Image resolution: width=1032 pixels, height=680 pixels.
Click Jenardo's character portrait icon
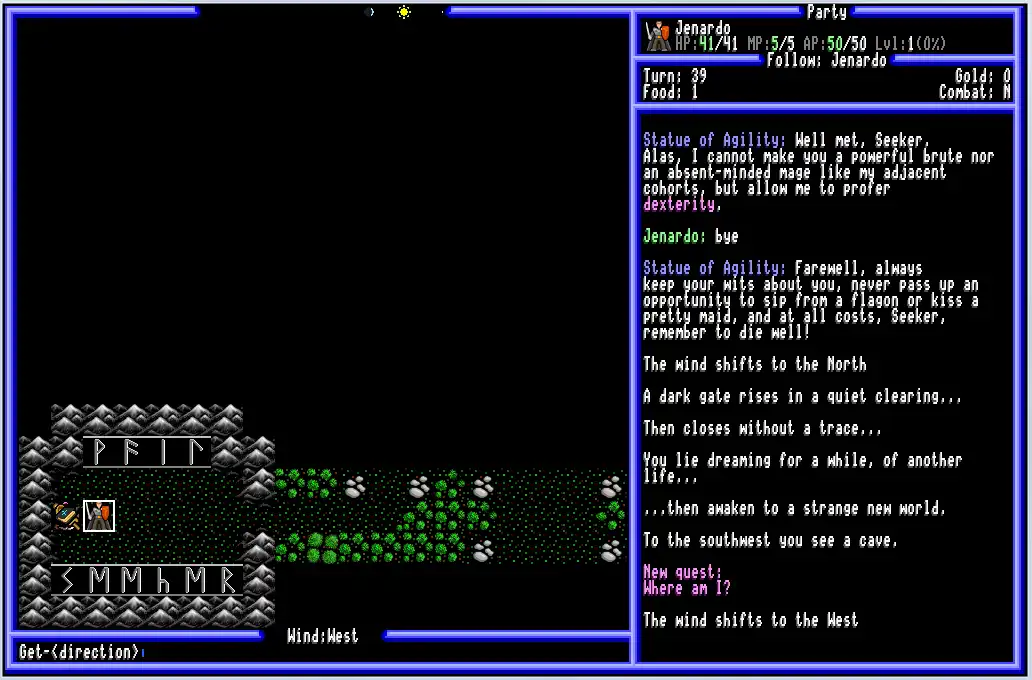click(658, 37)
